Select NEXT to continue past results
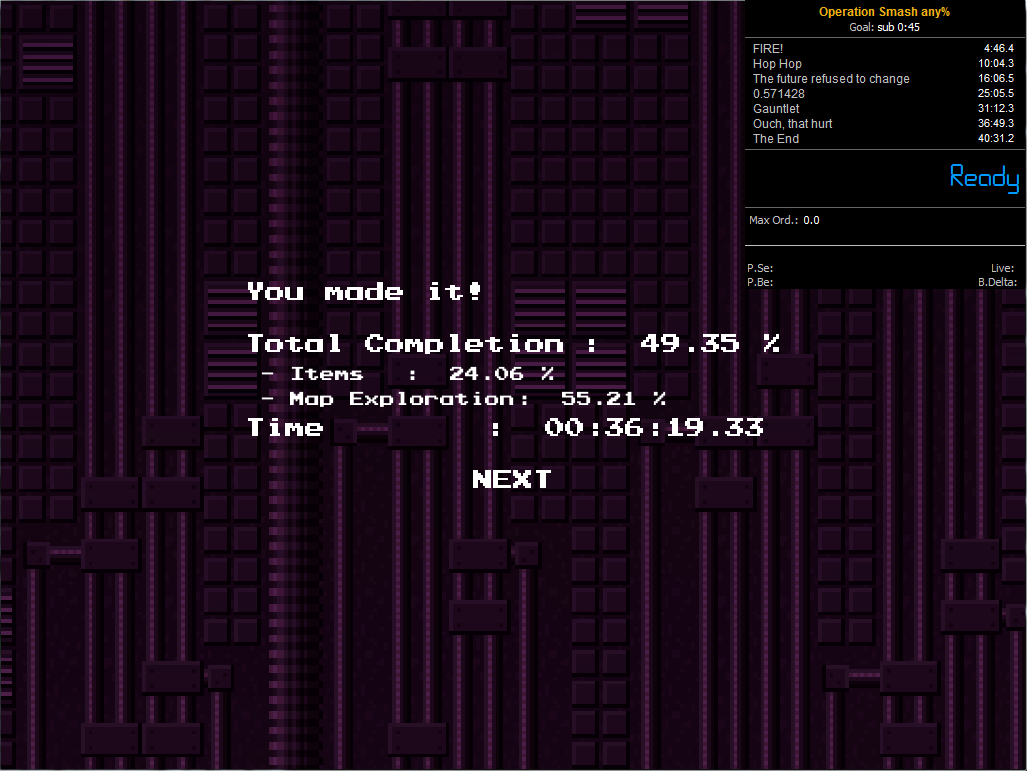The height and width of the screenshot is (771, 1027). coord(511,479)
